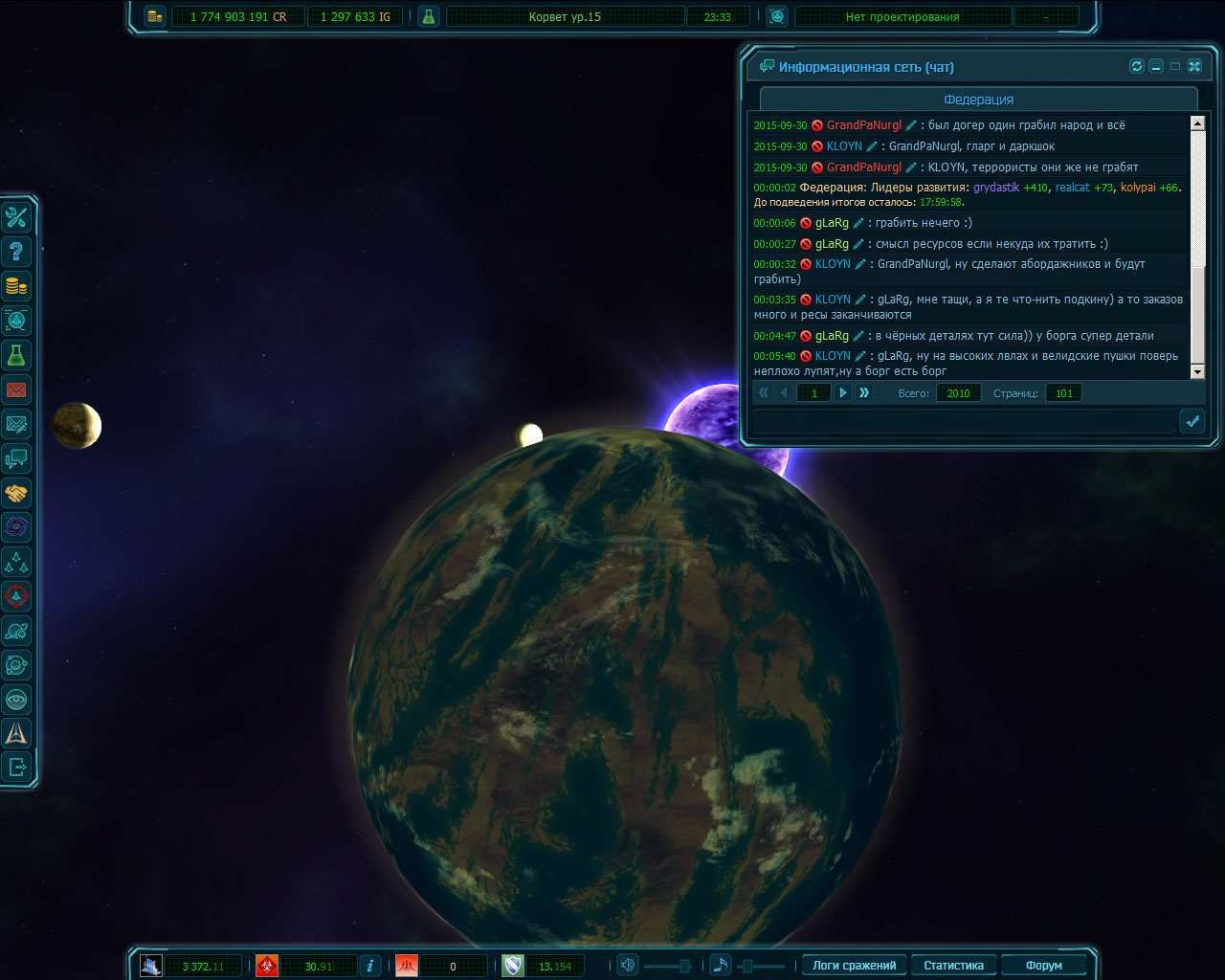The width and height of the screenshot is (1225, 980).
Task: Toggle the speaker sound icon
Action: [628, 965]
